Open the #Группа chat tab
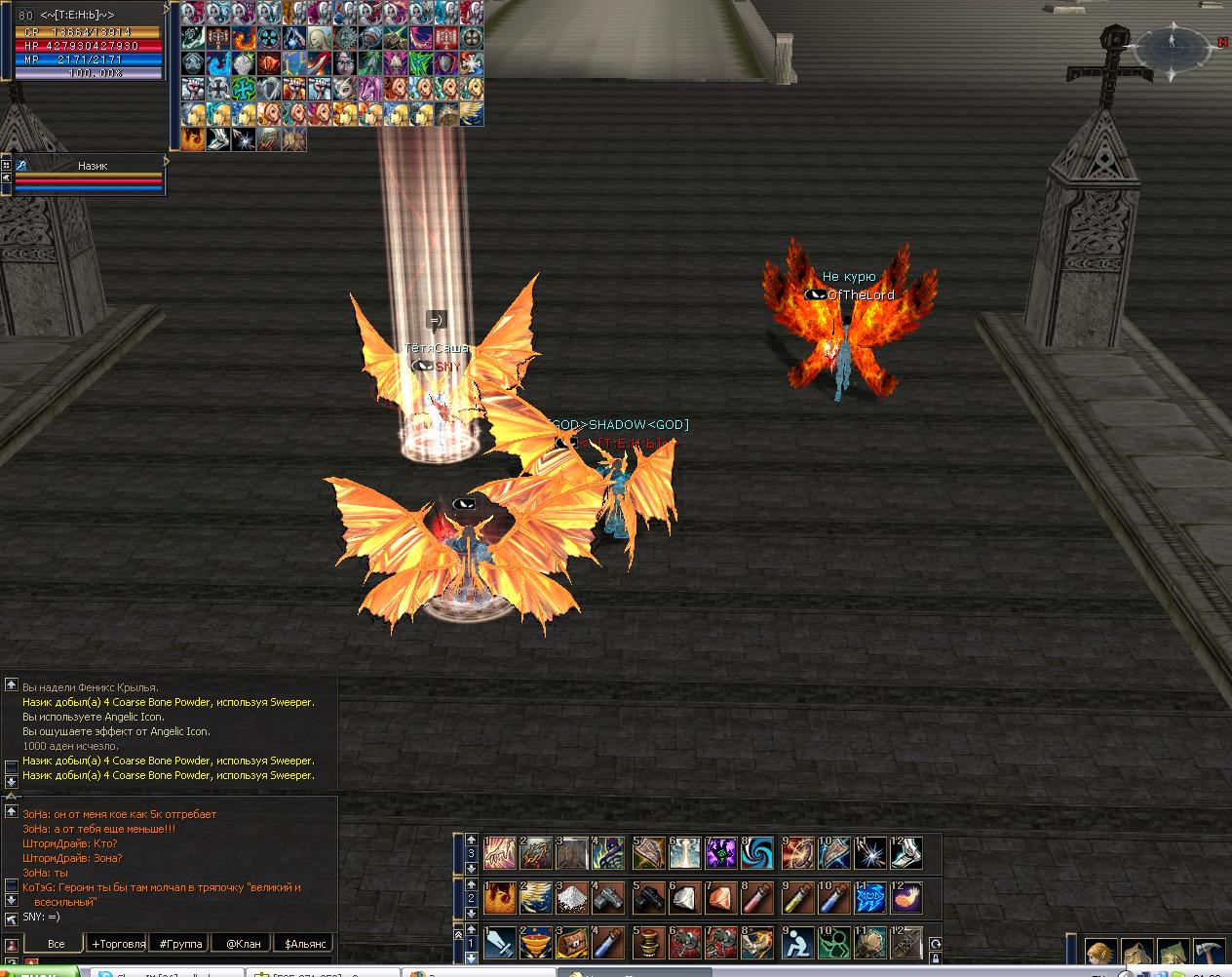The image size is (1232, 977). pos(181,943)
